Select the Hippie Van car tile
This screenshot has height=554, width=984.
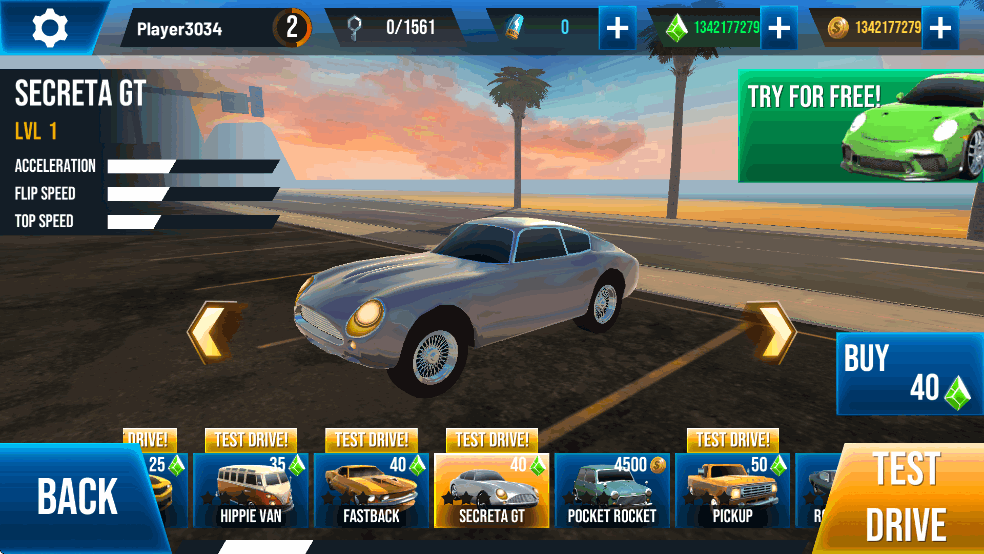(252, 490)
